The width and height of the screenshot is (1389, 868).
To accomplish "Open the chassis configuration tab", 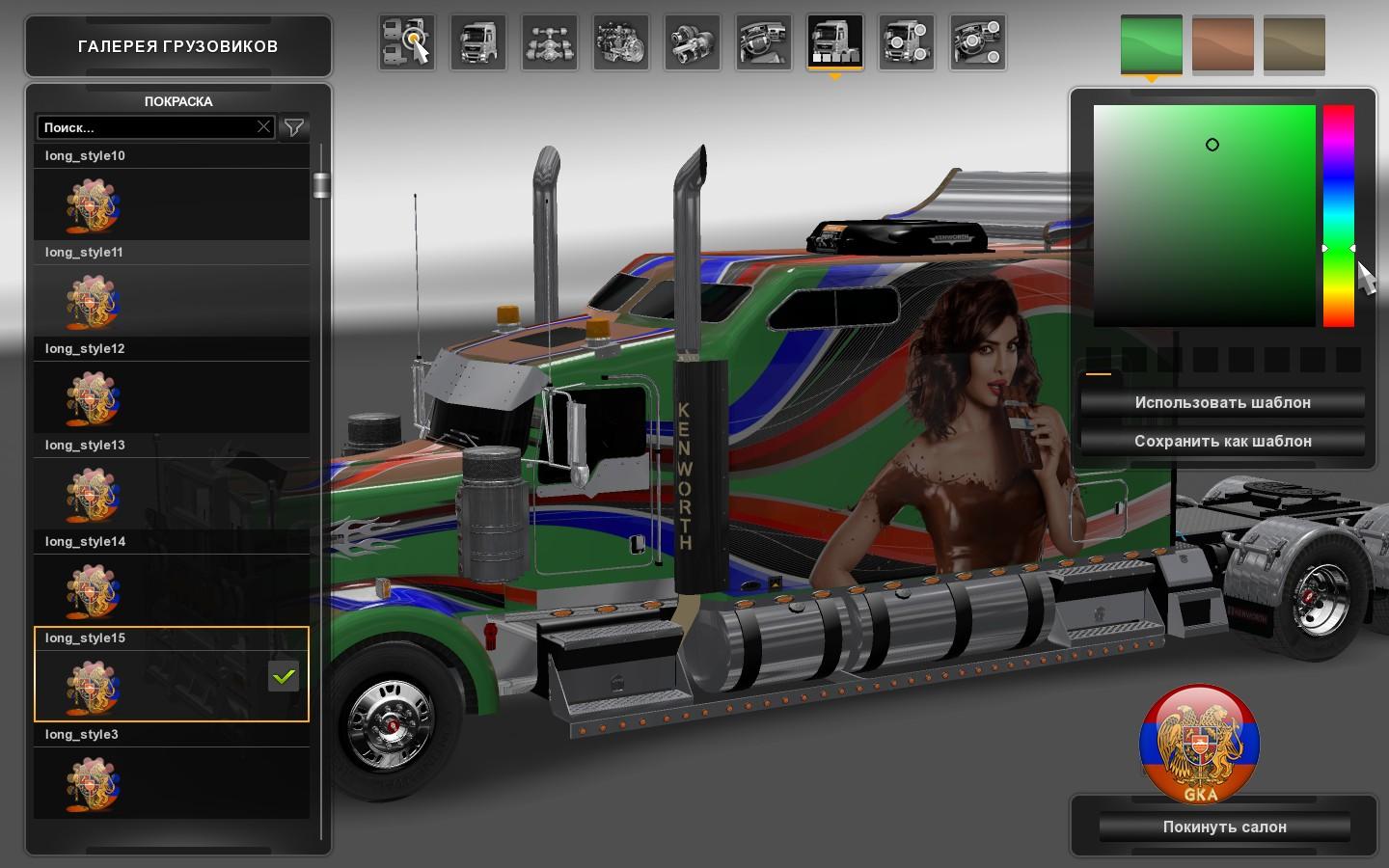I will tap(549, 42).
